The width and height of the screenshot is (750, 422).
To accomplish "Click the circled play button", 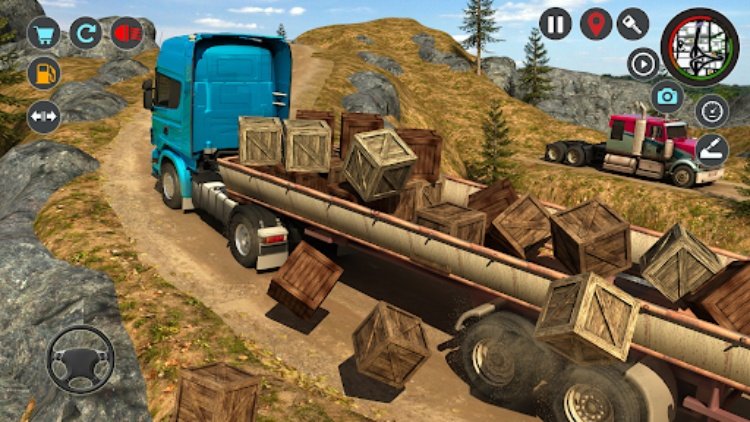I will (644, 63).
